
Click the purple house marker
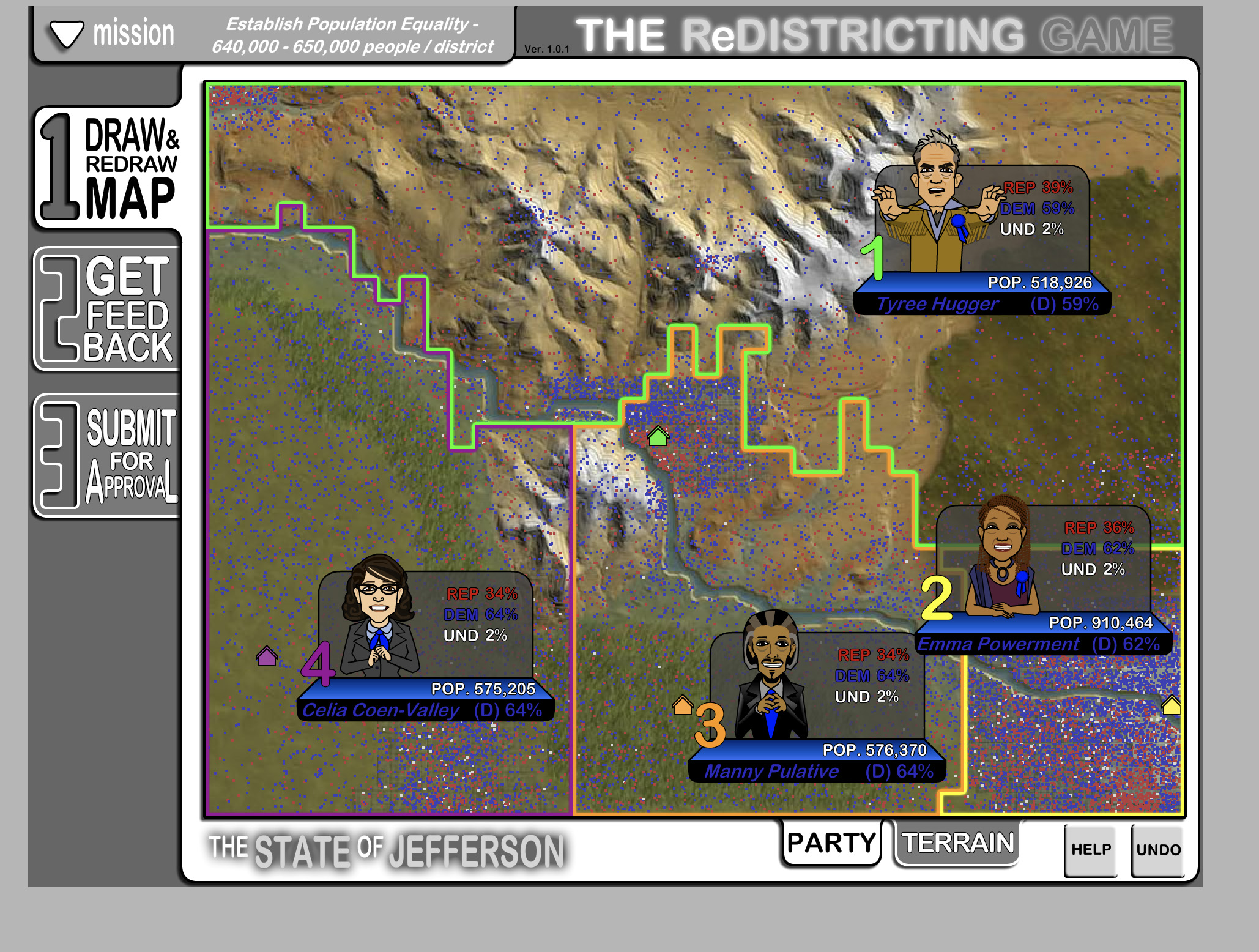point(267,656)
